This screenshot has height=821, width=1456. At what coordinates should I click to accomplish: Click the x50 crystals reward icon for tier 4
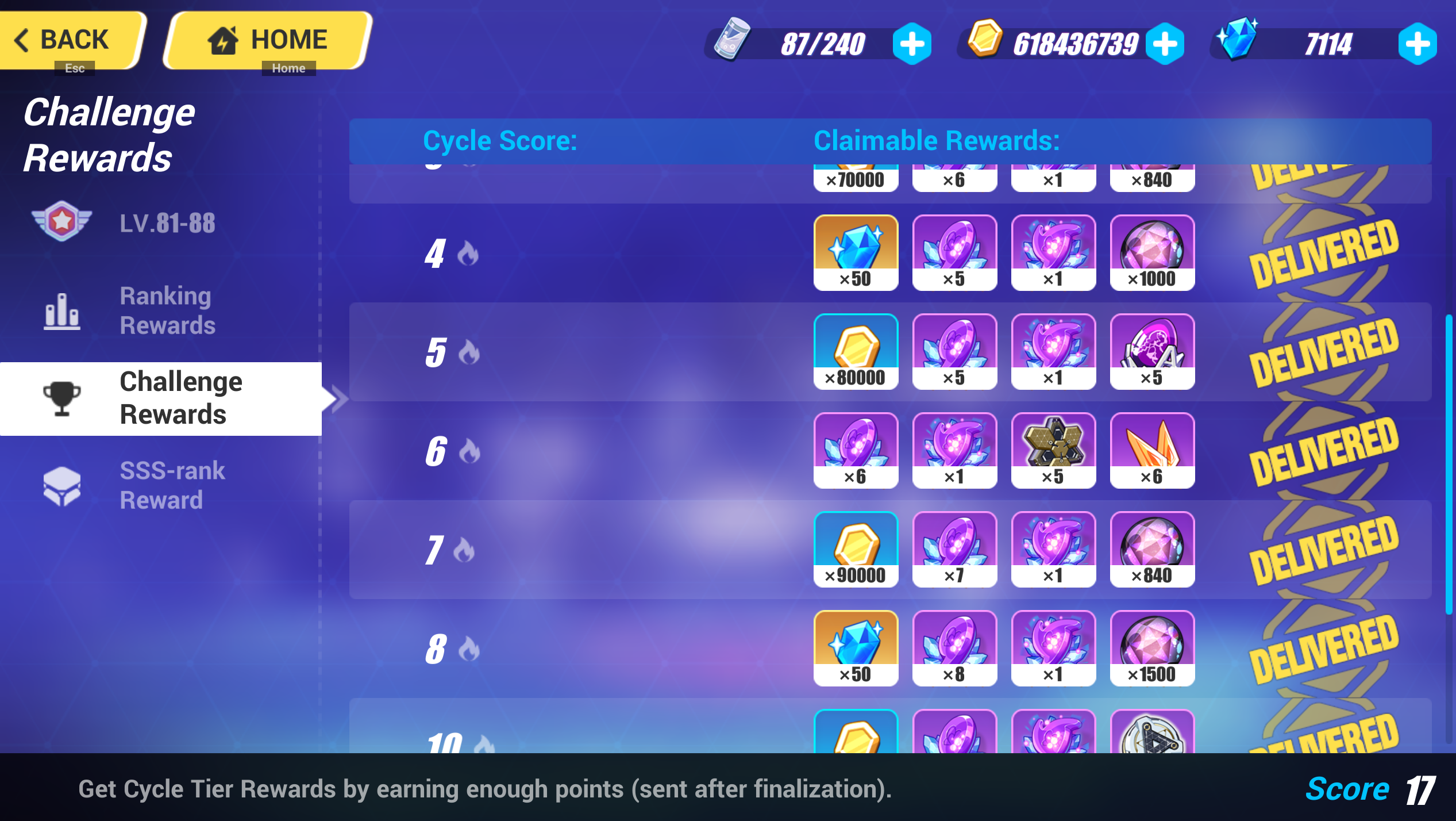click(x=856, y=252)
